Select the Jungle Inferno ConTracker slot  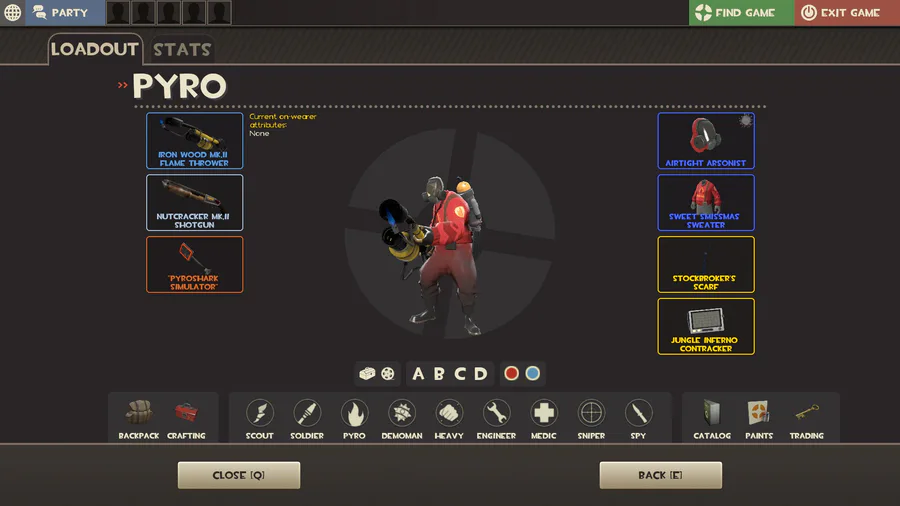click(x=706, y=326)
